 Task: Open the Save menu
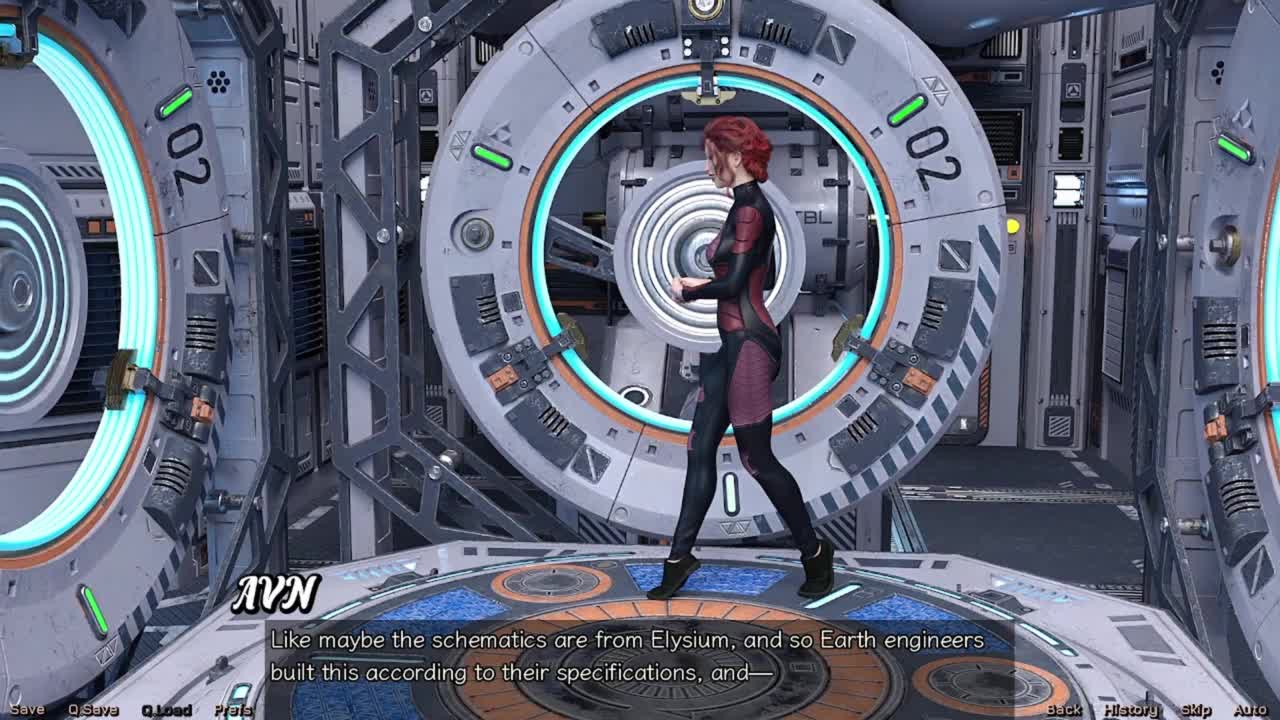(x=27, y=710)
